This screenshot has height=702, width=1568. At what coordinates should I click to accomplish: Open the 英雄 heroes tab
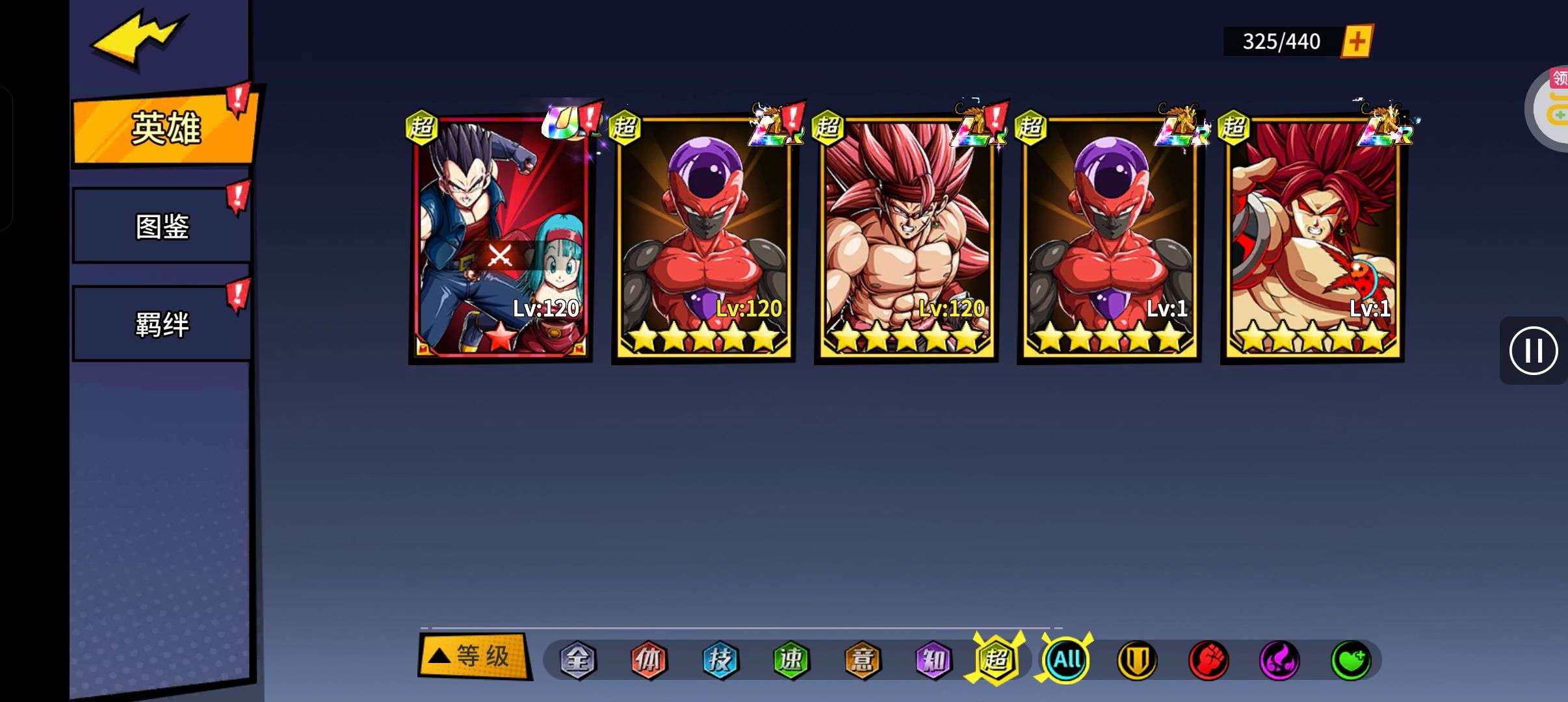(x=165, y=128)
